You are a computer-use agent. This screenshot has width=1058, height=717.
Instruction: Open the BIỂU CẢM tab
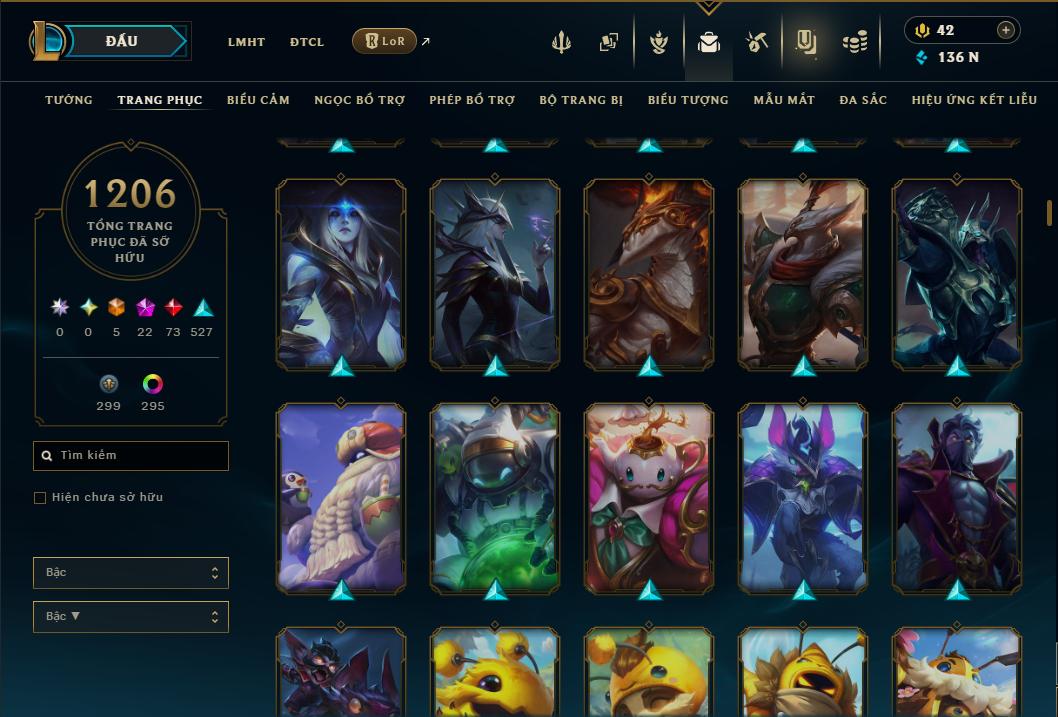coord(258,100)
